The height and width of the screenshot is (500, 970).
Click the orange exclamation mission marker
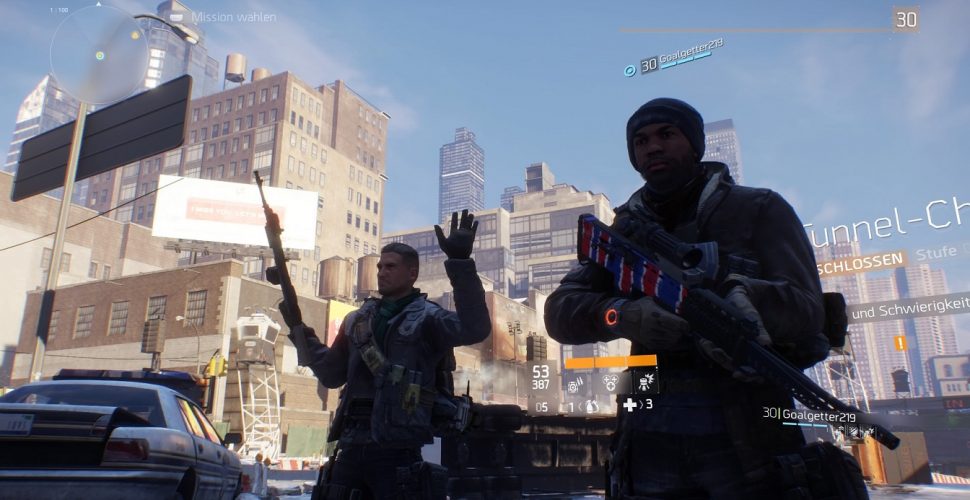(899, 343)
